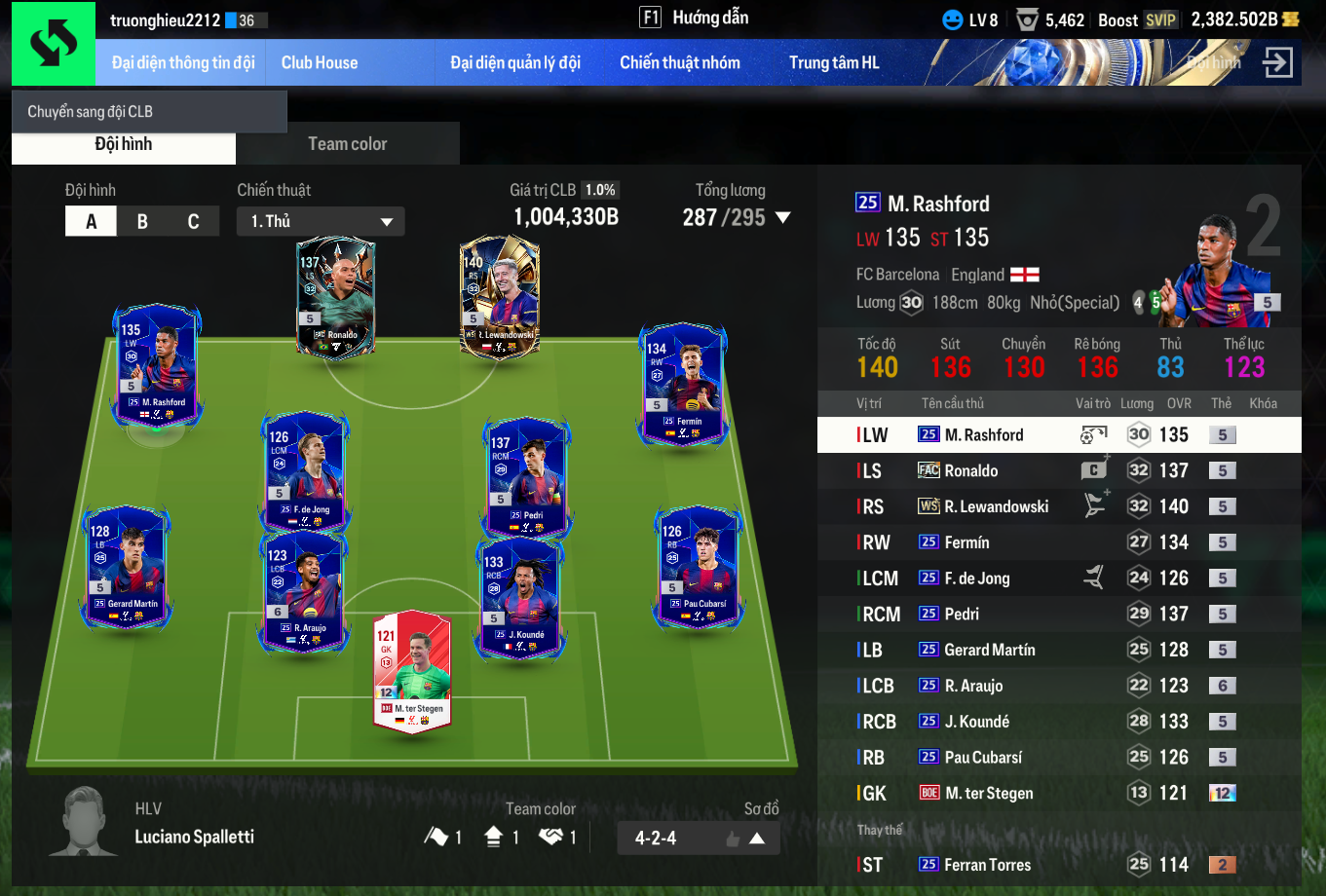Open Đại diện thông tin đội menu
Image resolution: width=1326 pixels, height=896 pixels.
tap(183, 62)
